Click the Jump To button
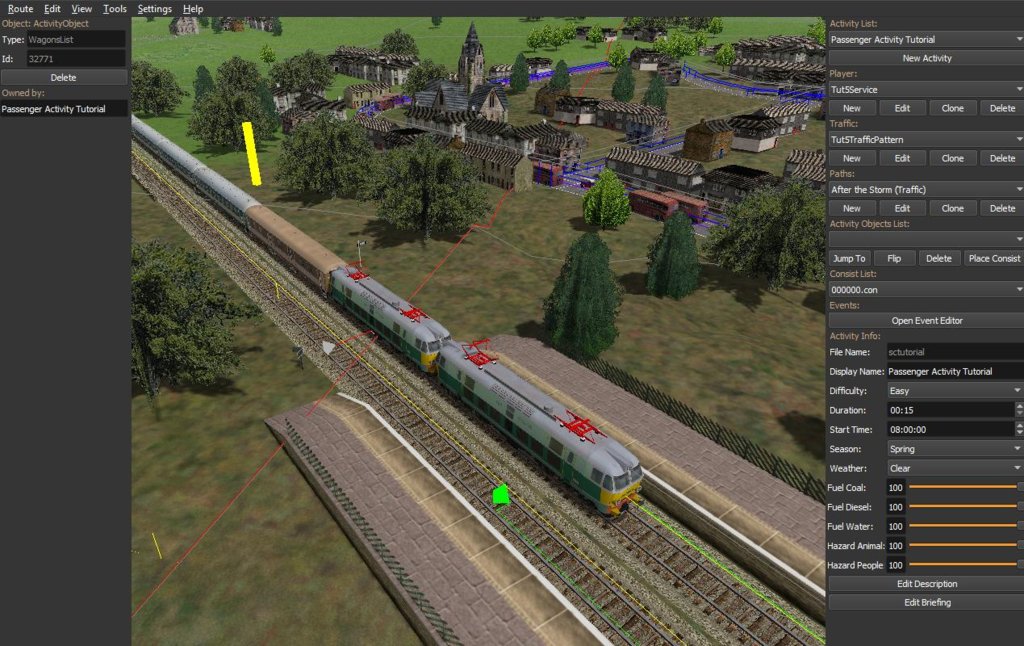 click(850, 258)
